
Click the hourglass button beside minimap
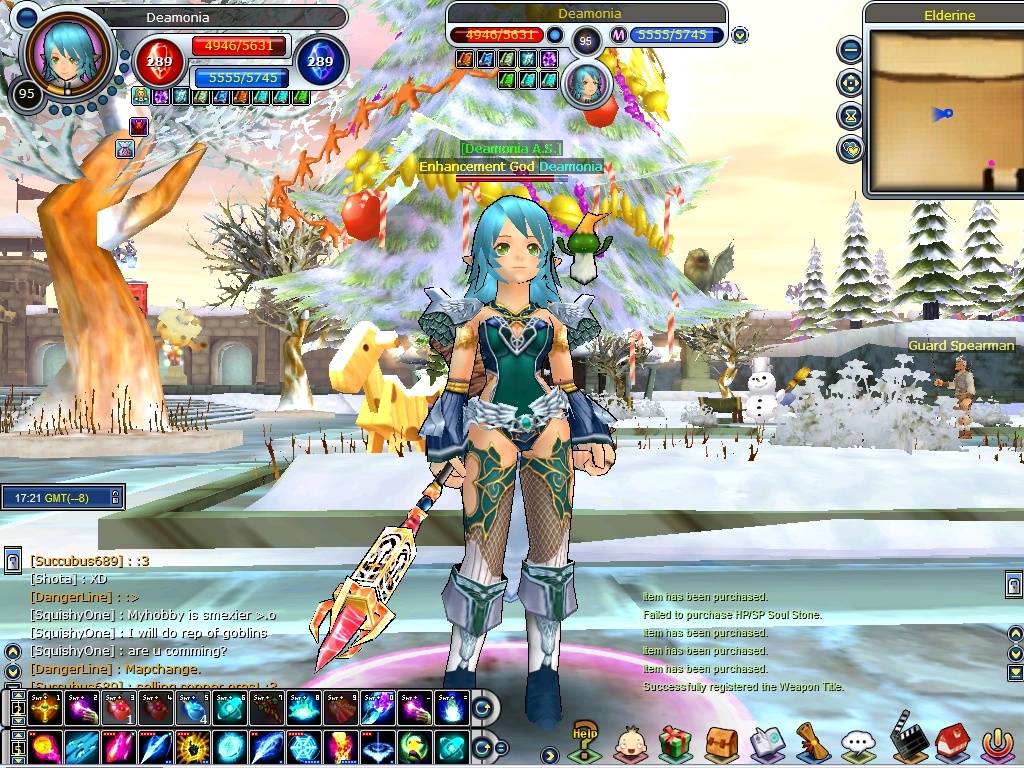click(850, 116)
